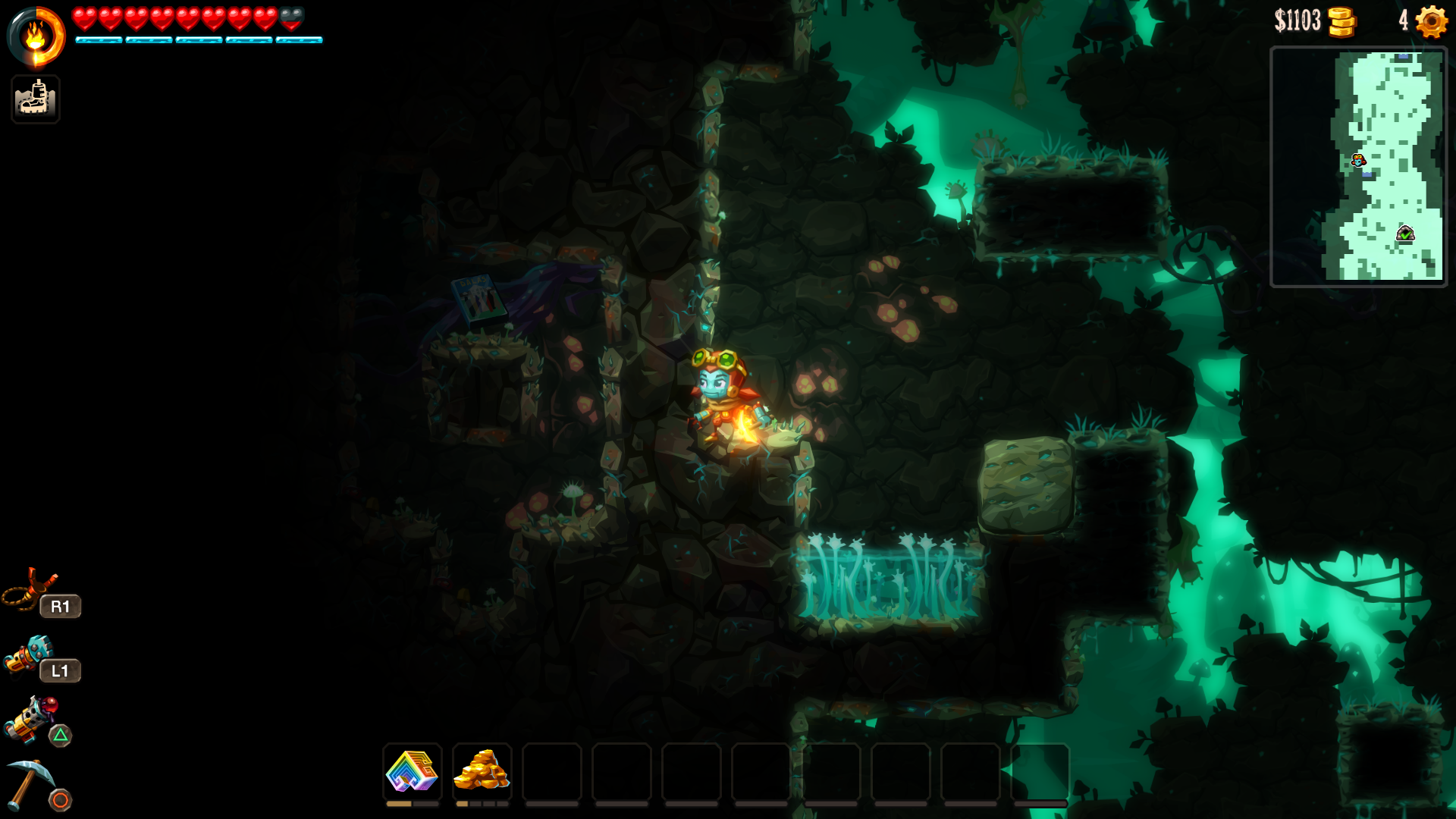Select the gold ore inventory slot
This screenshot has height=819, width=1456.
coord(482,771)
